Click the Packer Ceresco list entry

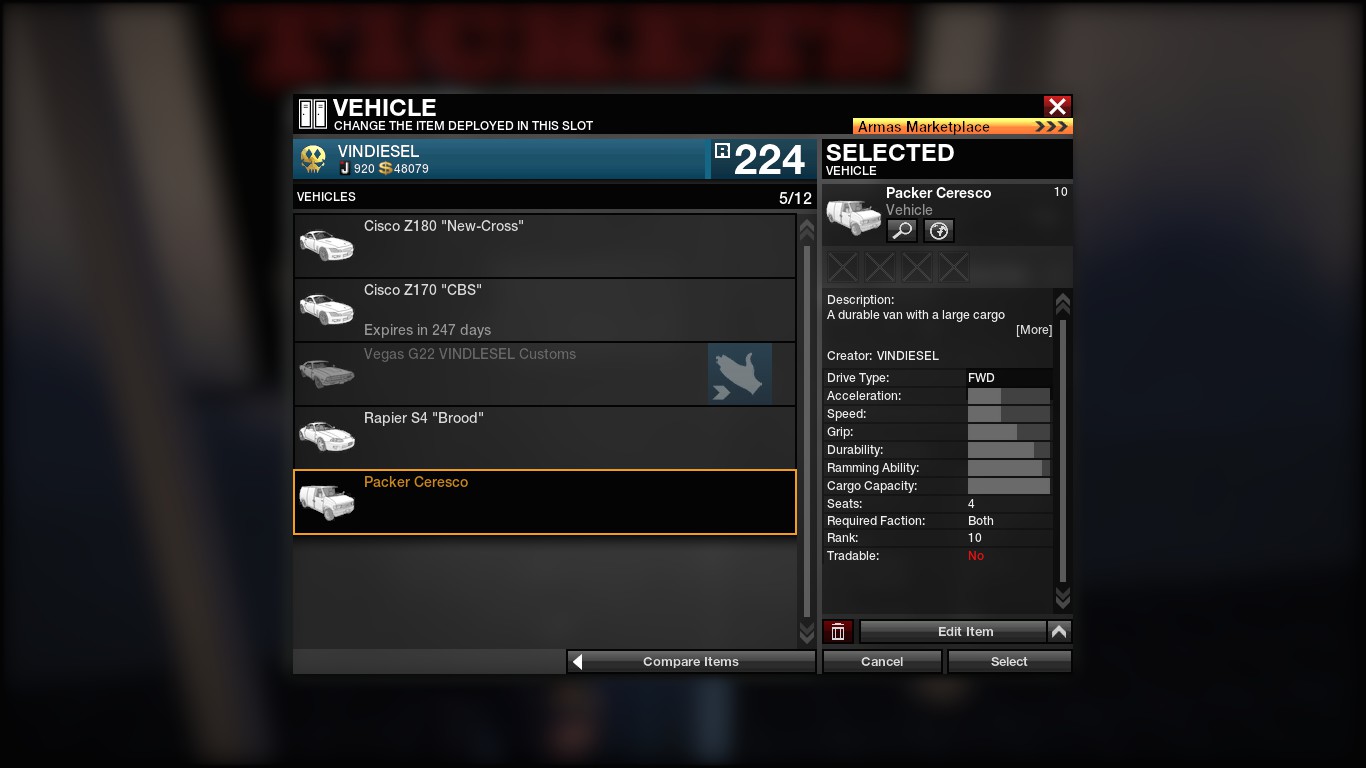pos(544,501)
